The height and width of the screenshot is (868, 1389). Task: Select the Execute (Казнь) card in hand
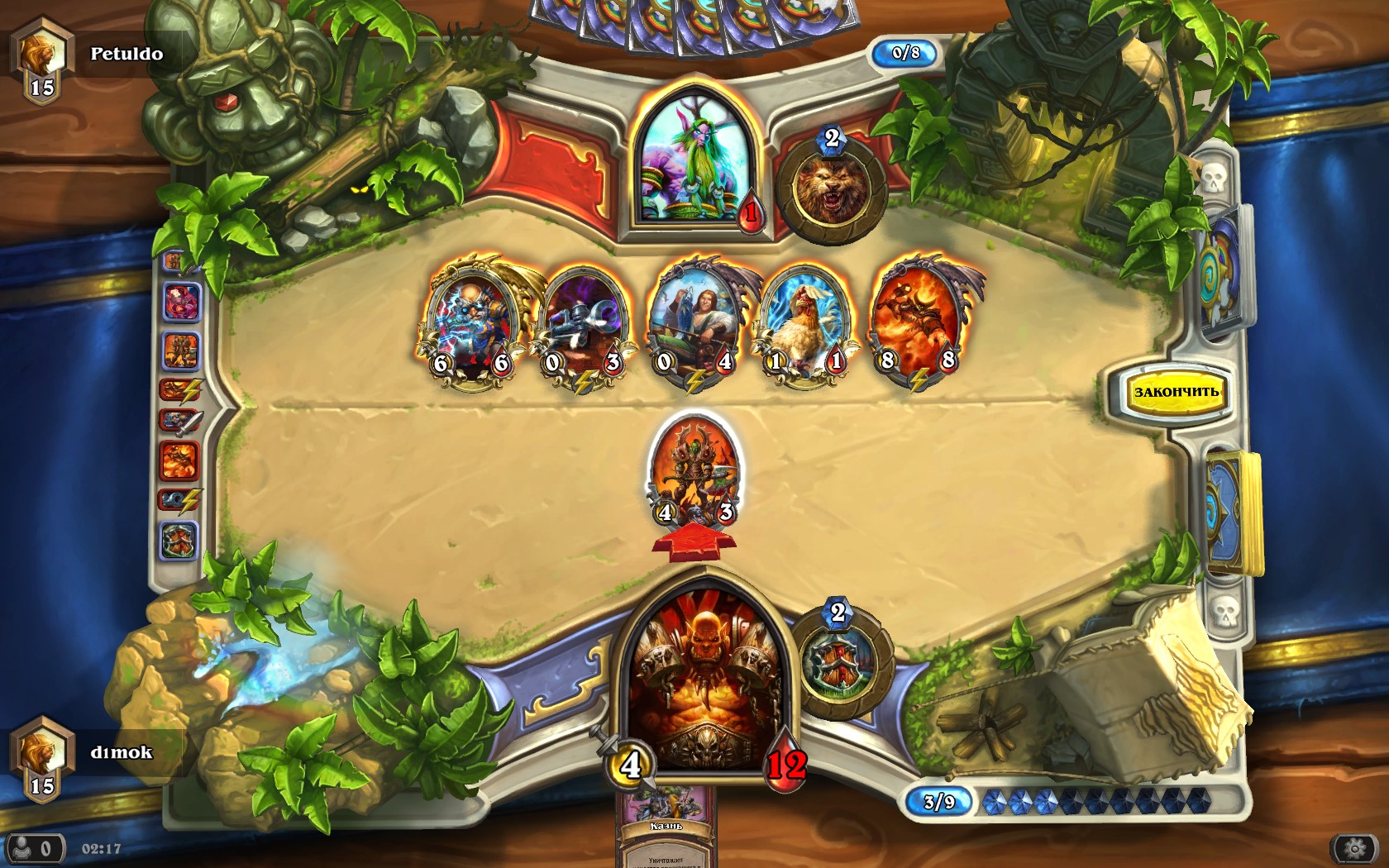[x=666, y=827]
